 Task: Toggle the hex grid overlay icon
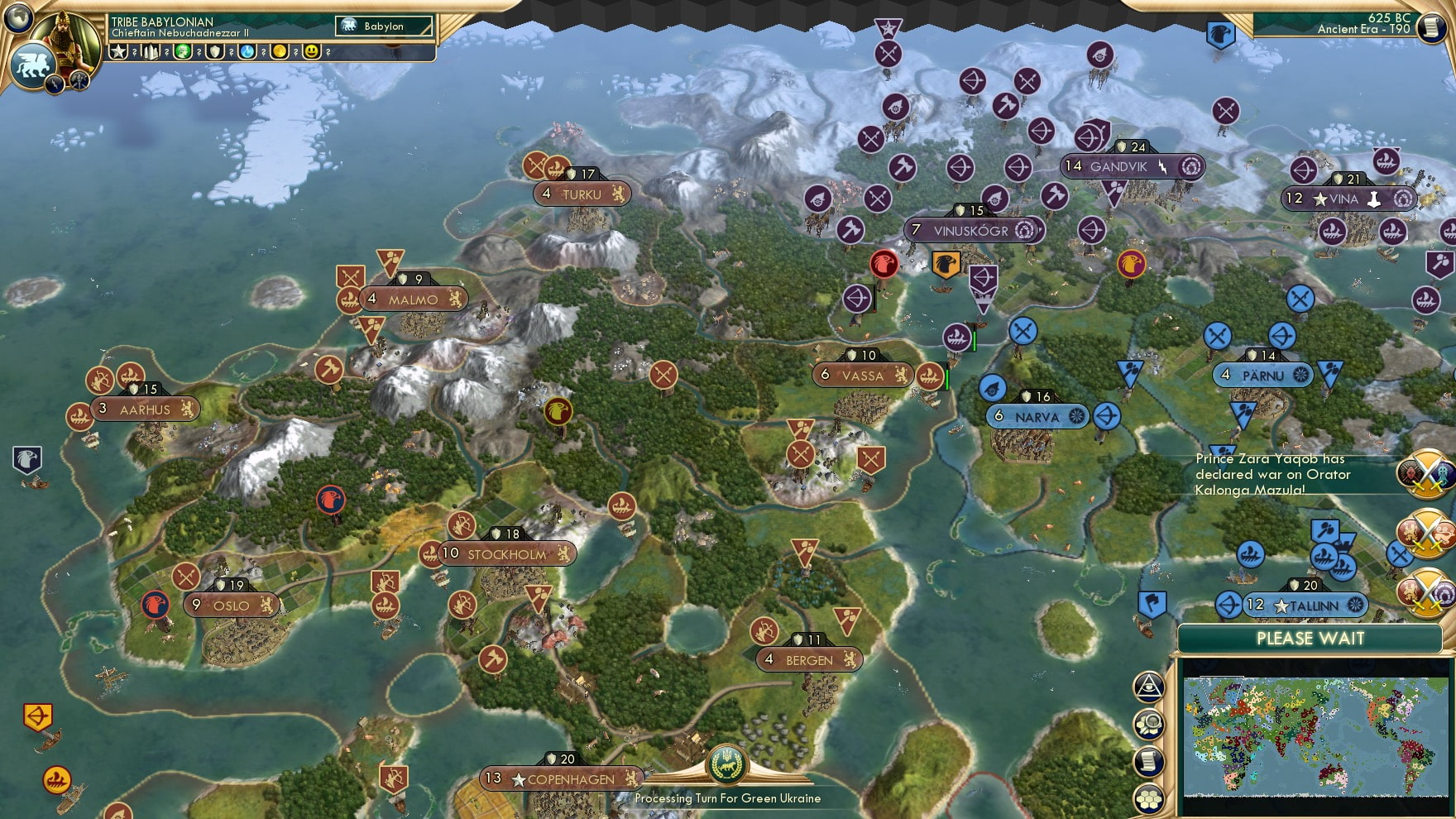coord(1148,797)
